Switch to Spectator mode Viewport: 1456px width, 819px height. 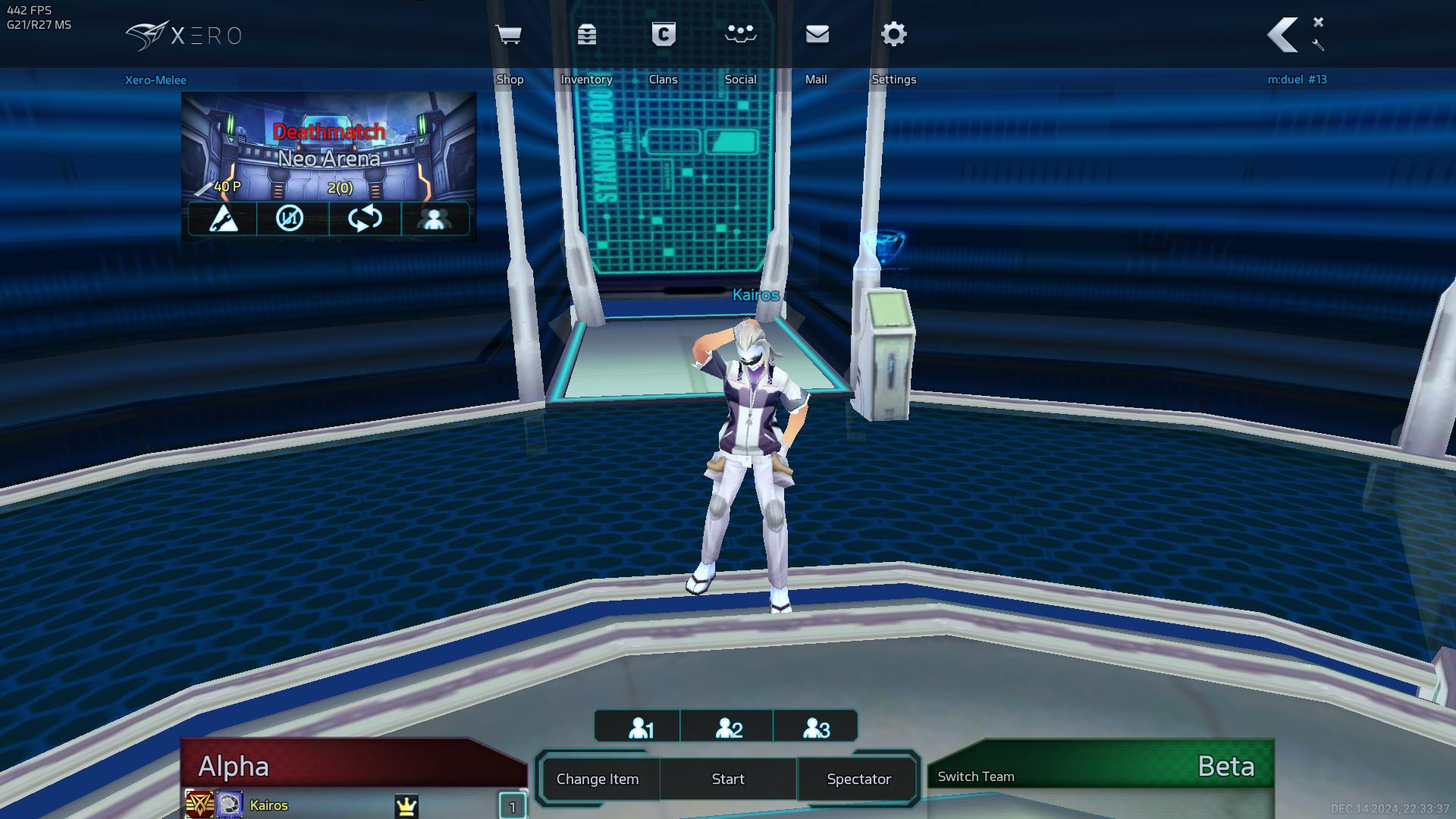(x=858, y=779)
